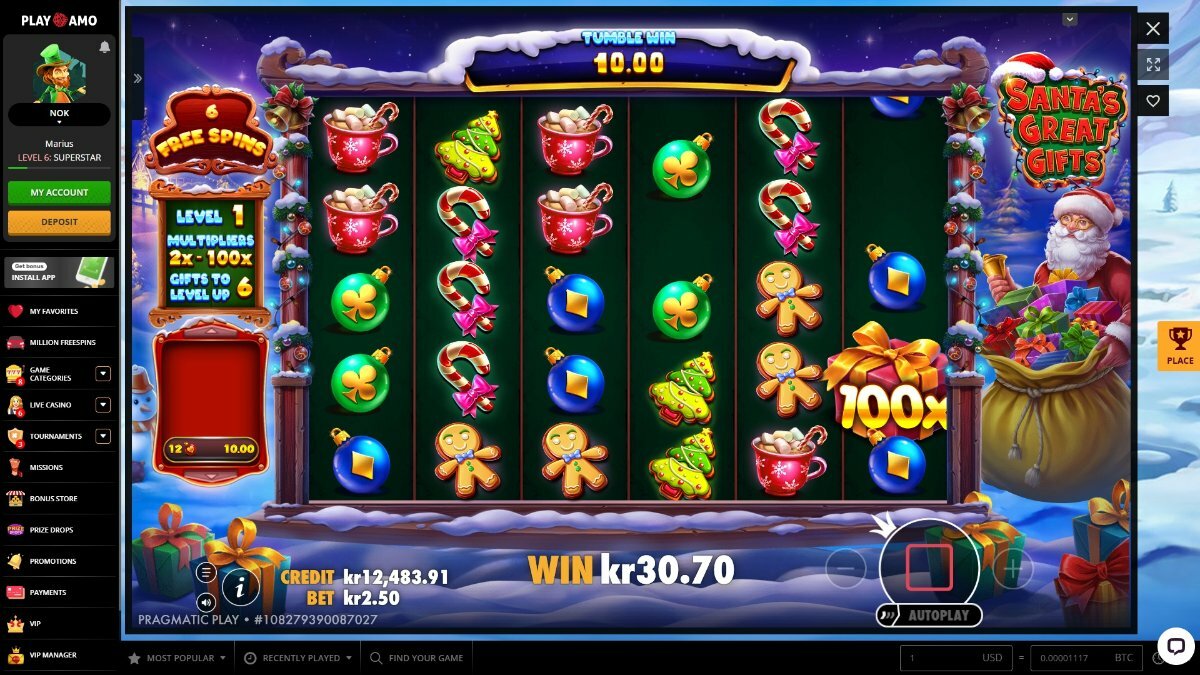
Task: Increase the bet with the plus button
Action: coord(1012,569)
